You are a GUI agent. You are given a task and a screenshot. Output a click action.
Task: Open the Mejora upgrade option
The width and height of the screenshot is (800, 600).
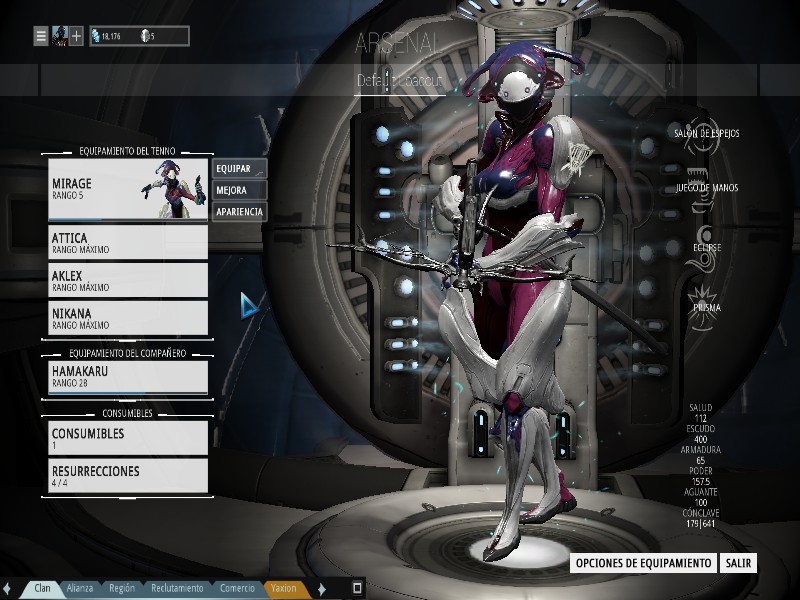[239, 190]
